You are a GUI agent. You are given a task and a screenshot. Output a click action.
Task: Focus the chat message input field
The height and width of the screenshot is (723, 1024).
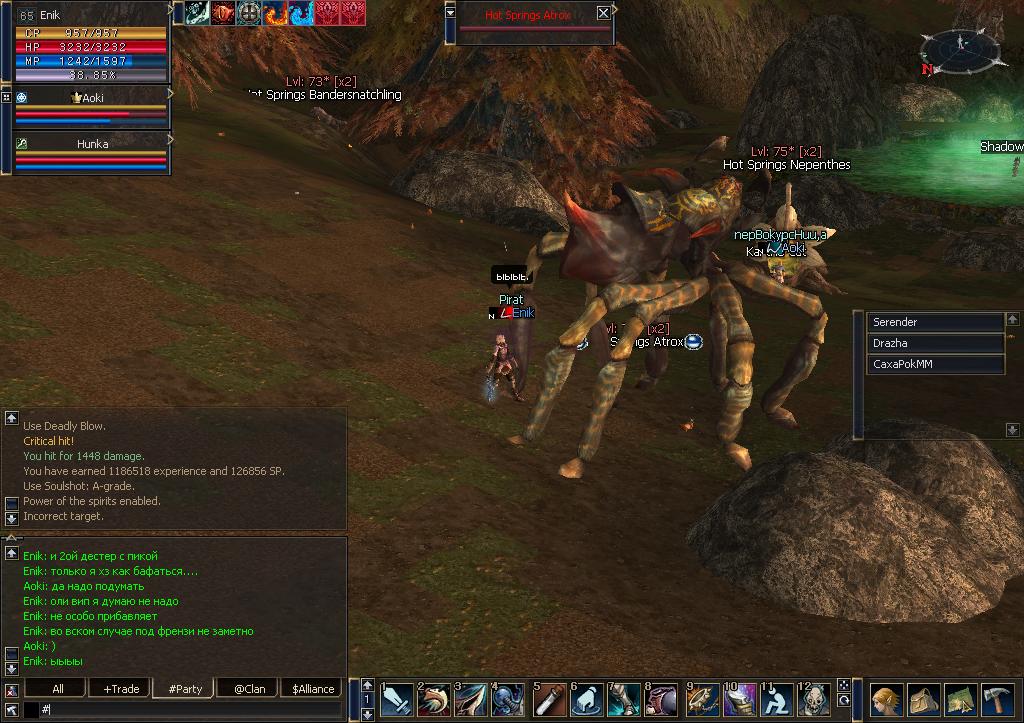190,709
